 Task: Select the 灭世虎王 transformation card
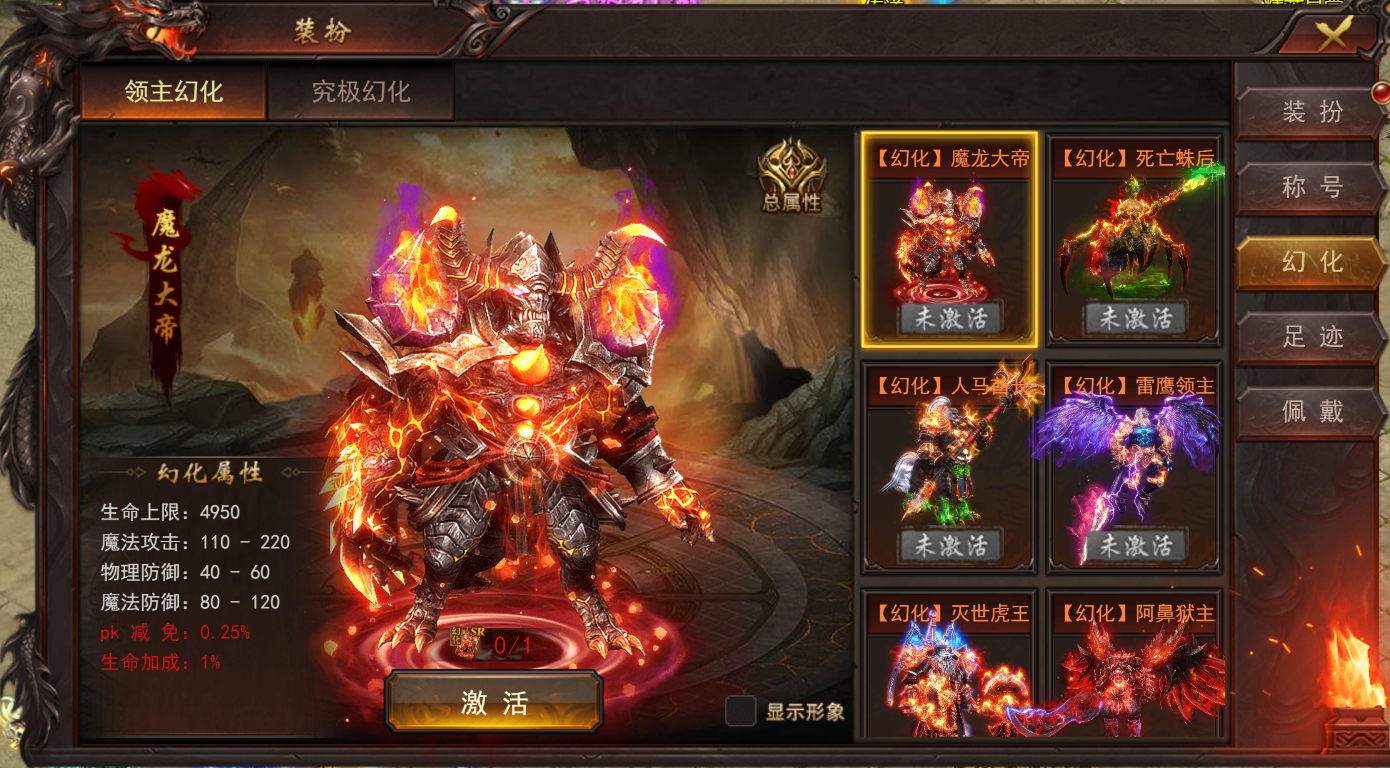[x=949, y=665]
